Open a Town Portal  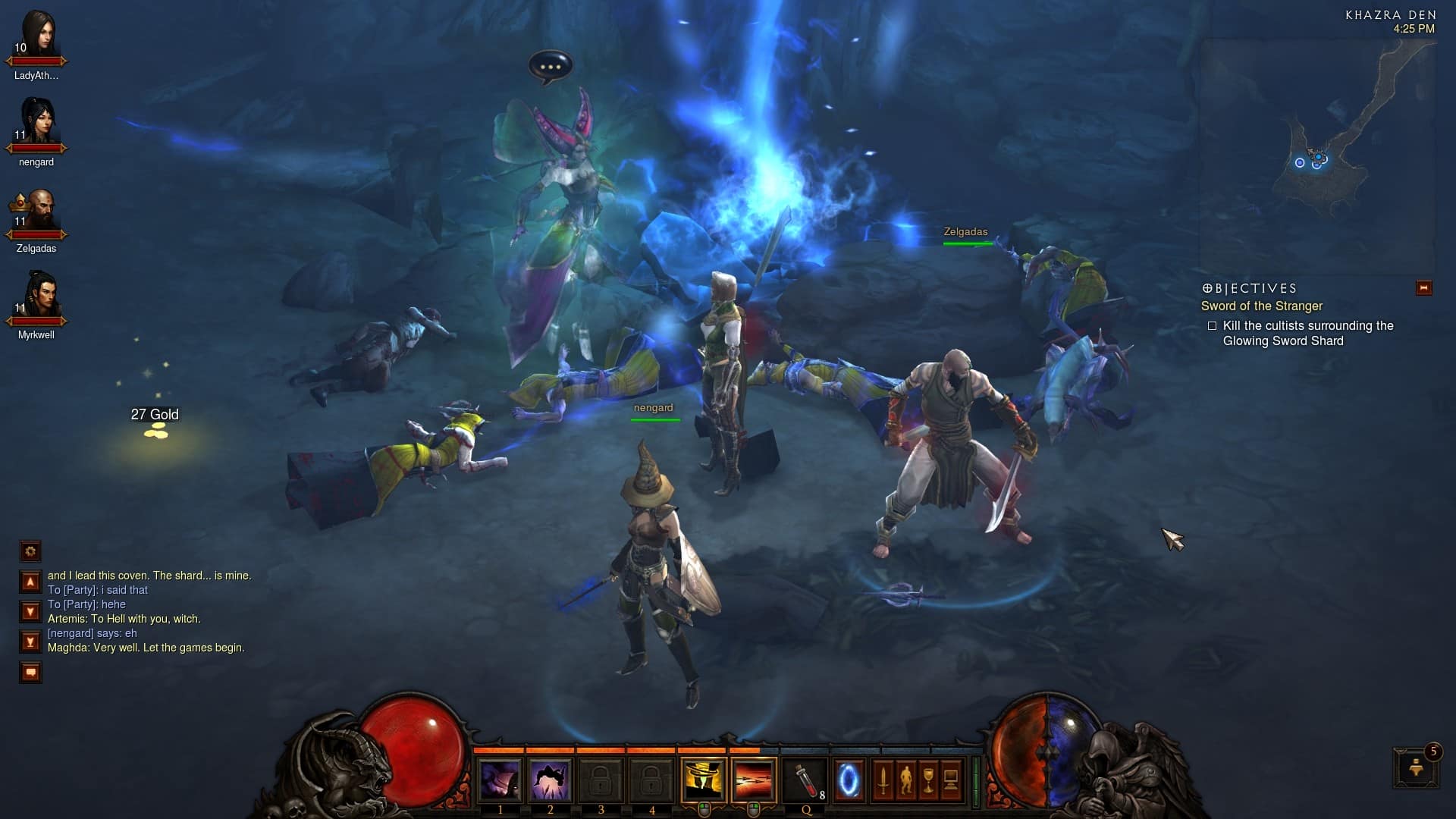coord(851,779)
